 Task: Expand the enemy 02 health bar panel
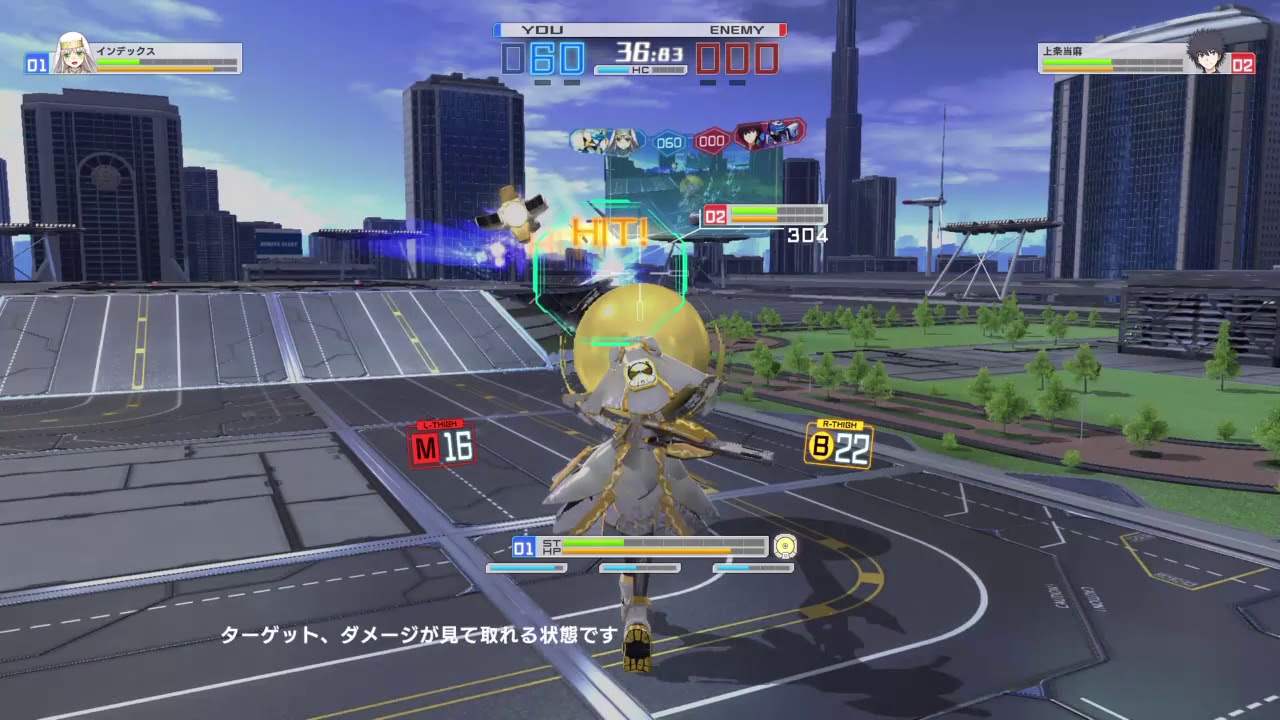tap(766, 213)
